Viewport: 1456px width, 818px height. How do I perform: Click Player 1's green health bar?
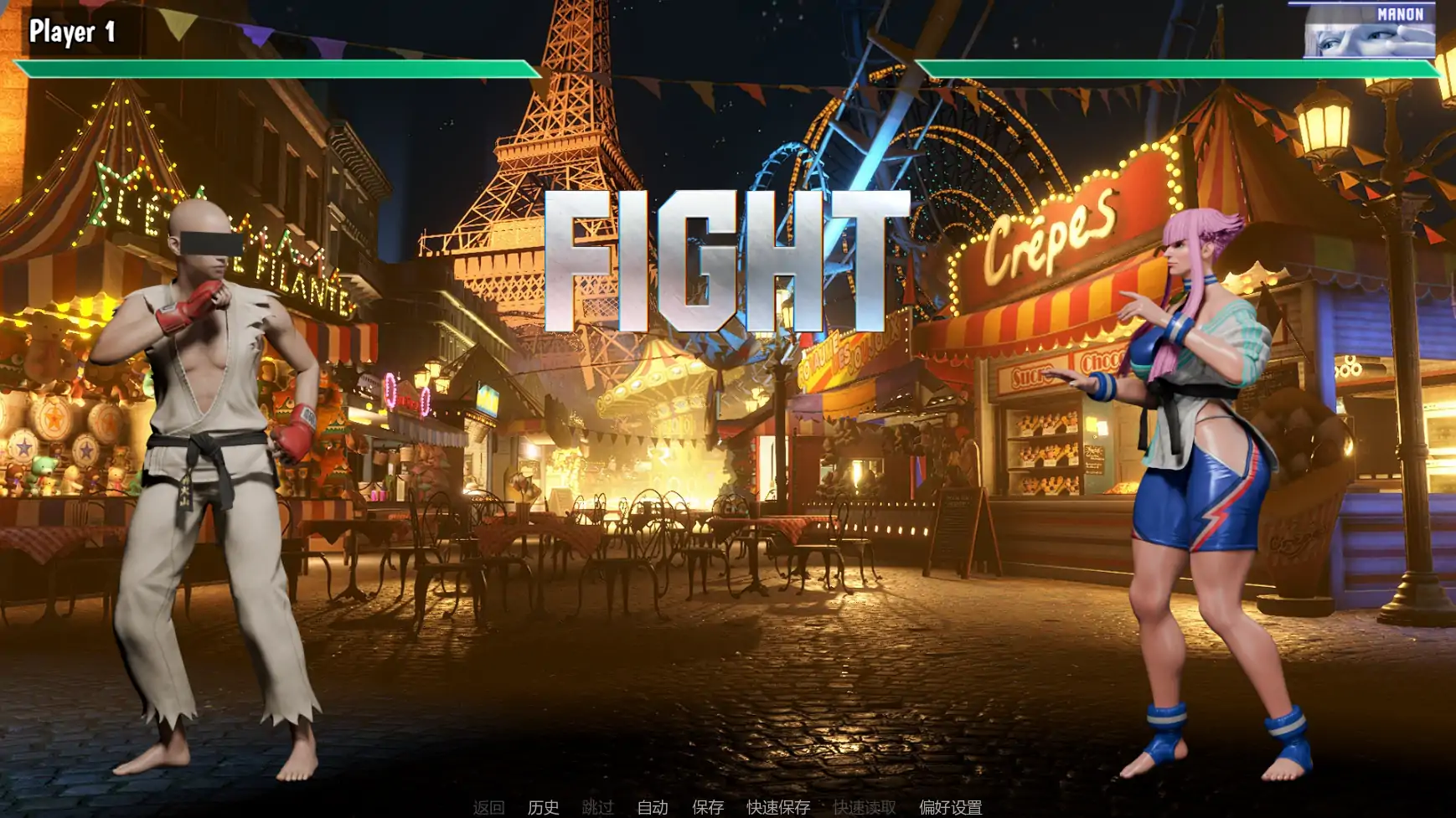click(276, 67)
